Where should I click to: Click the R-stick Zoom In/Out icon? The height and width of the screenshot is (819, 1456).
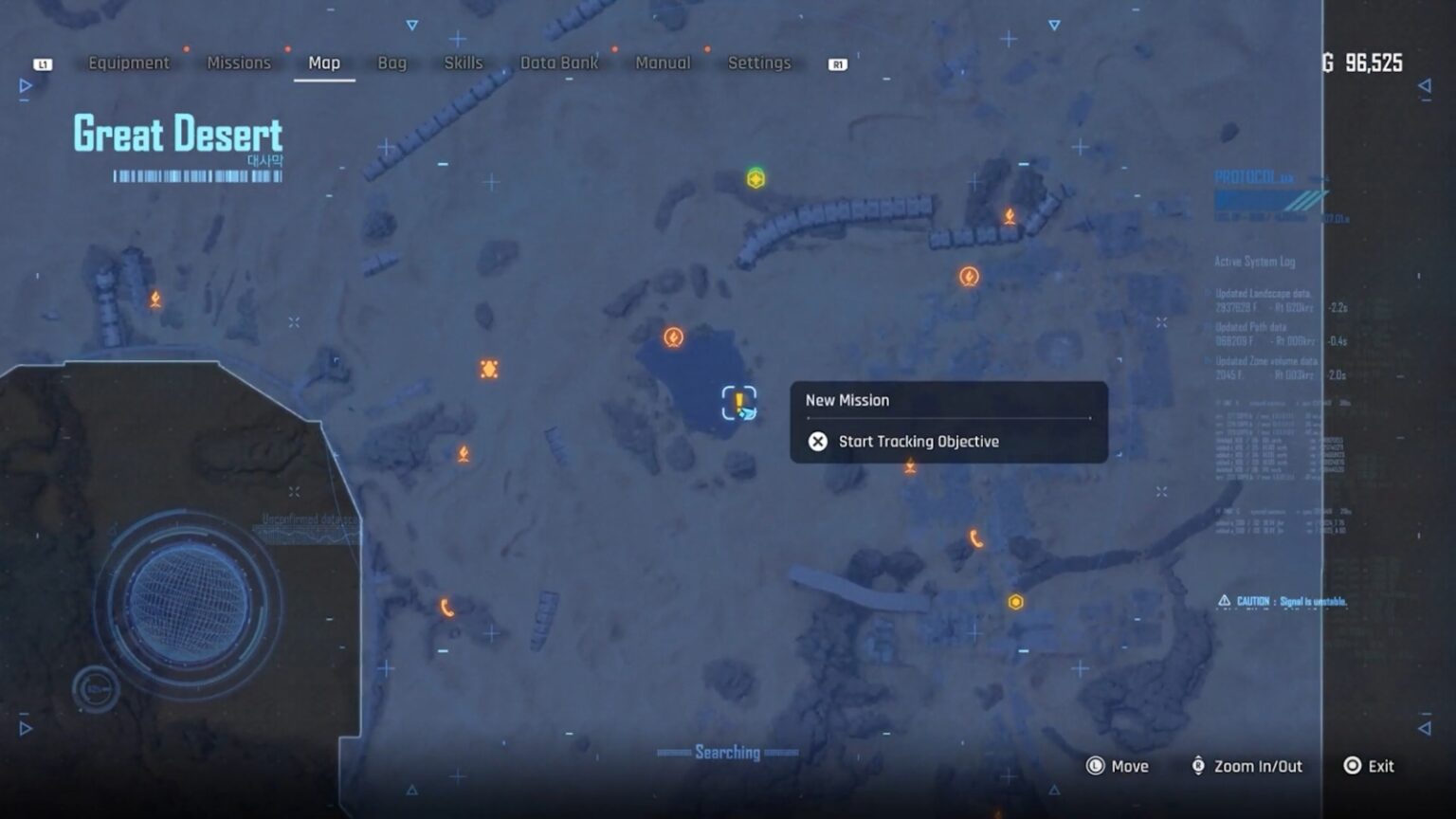[x=1198, y=766]
